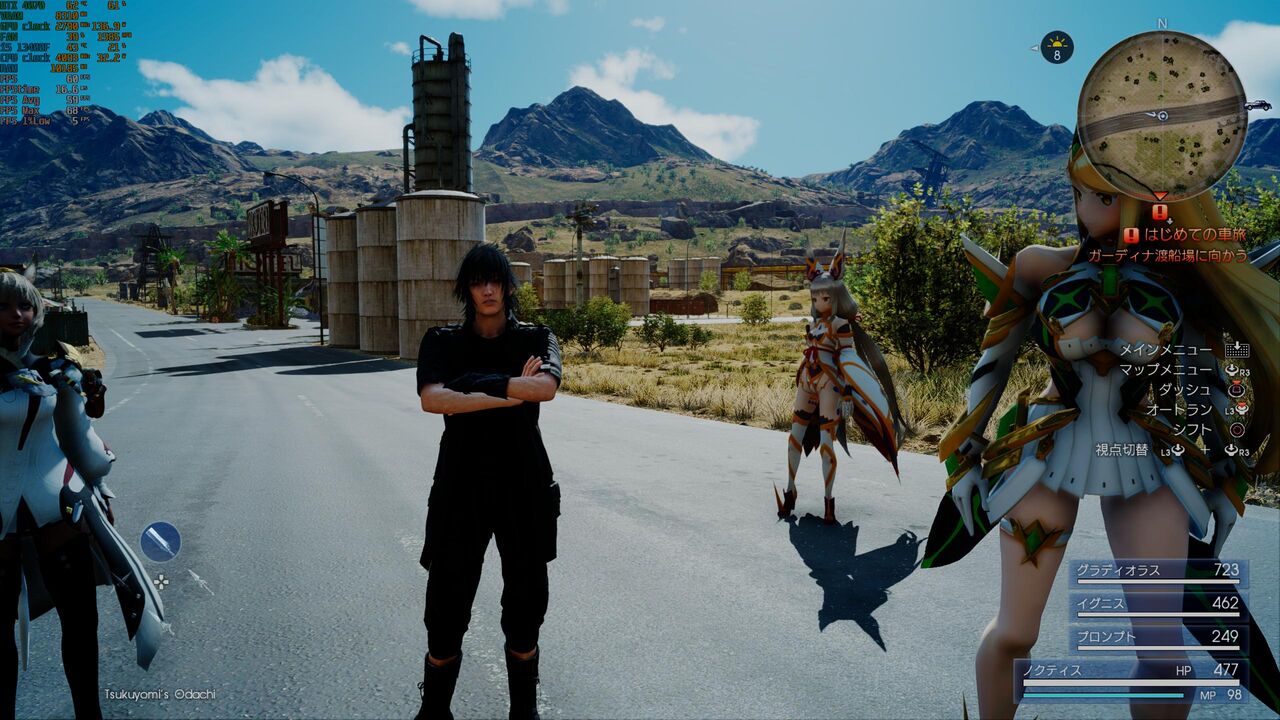
Task: Click the small down arrow under the quest icon
Action: [1169, 221]
